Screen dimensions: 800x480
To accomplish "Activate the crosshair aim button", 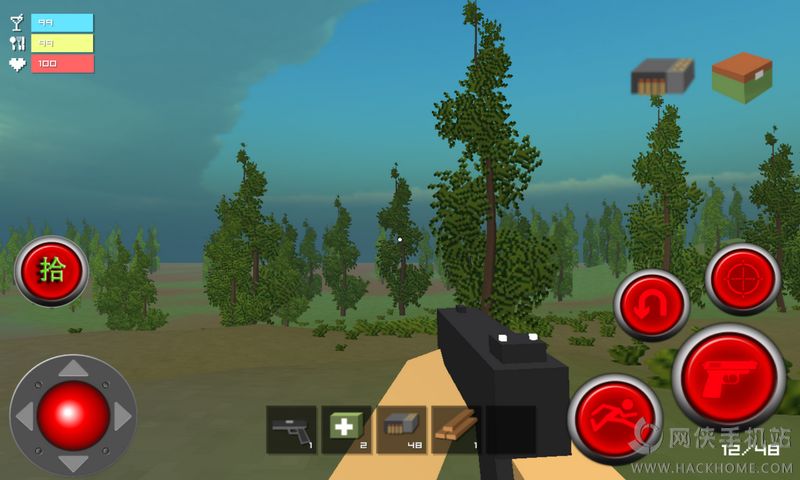I will 743,279.
